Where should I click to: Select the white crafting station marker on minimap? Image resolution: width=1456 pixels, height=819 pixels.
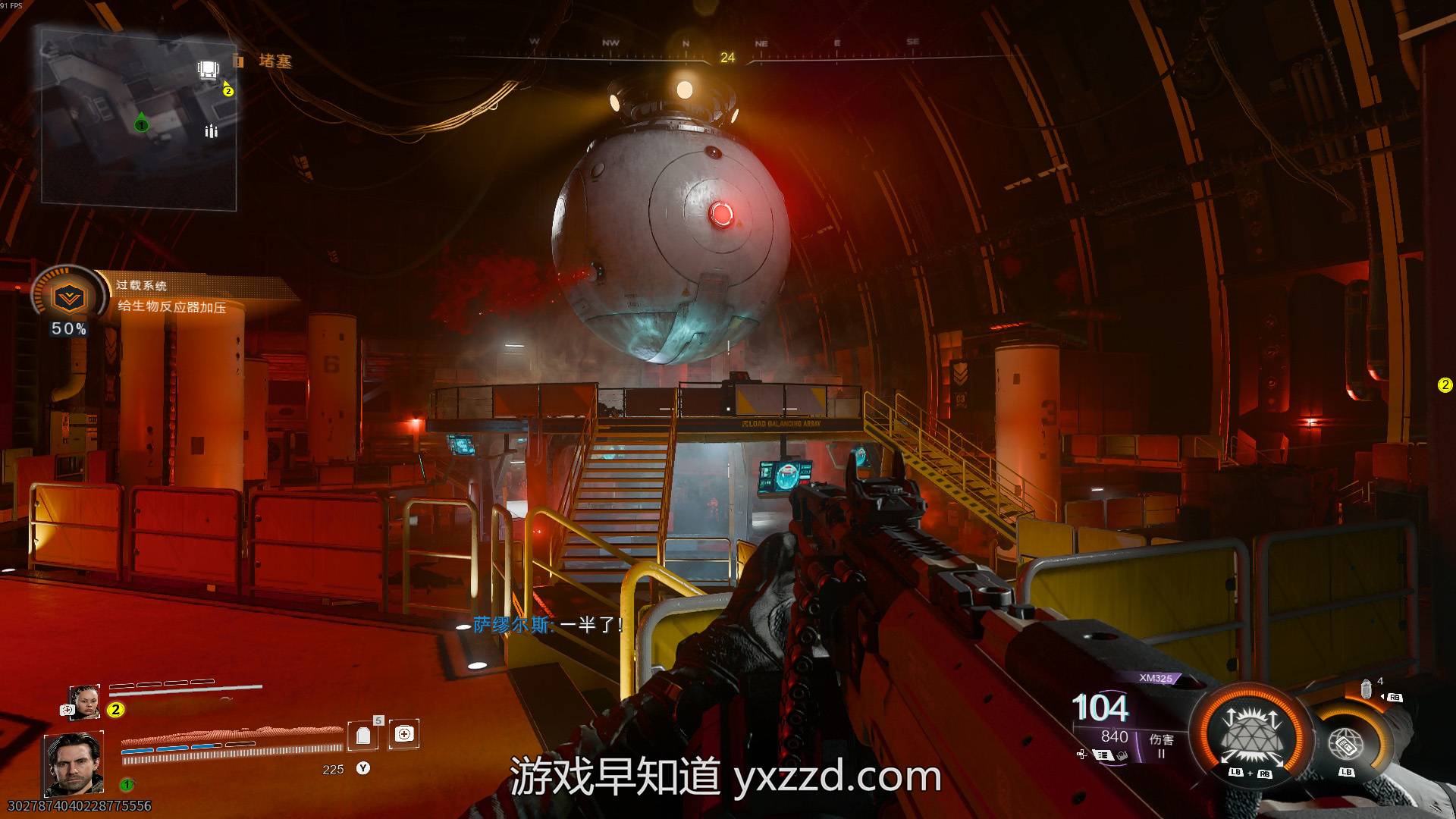point(207,71)
